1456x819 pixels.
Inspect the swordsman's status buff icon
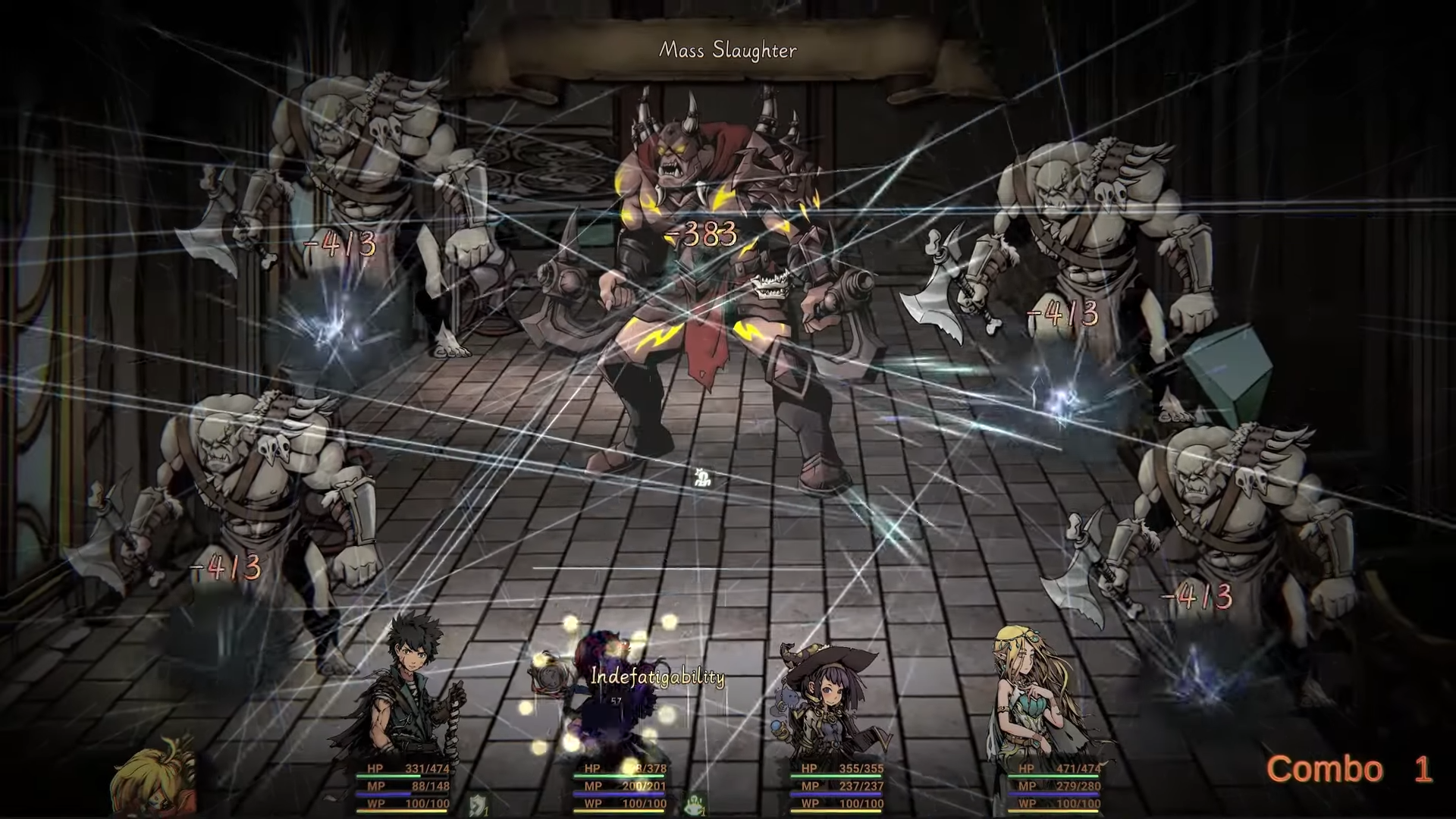coord(478,804)
